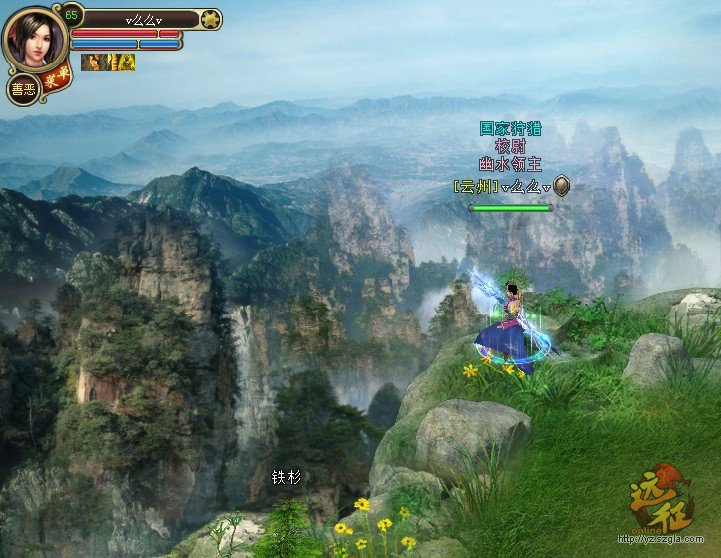Click the gold star emblem beside the name

pos(210,18)
